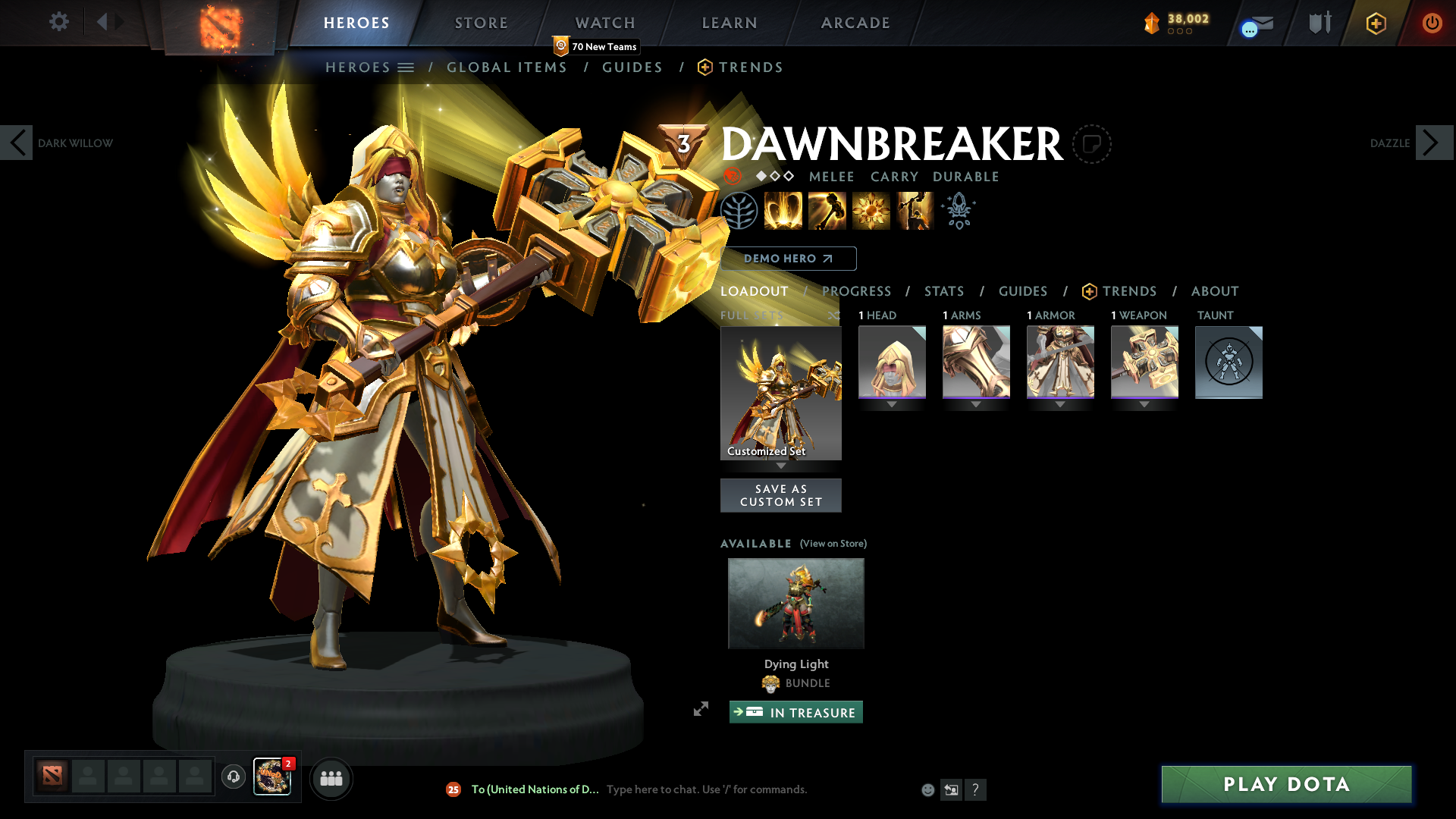Select the Dying Light bundle thumbnail
The height and width of the screenshot is (819, 1456).
pyautogui.click(x=795, y=603)
